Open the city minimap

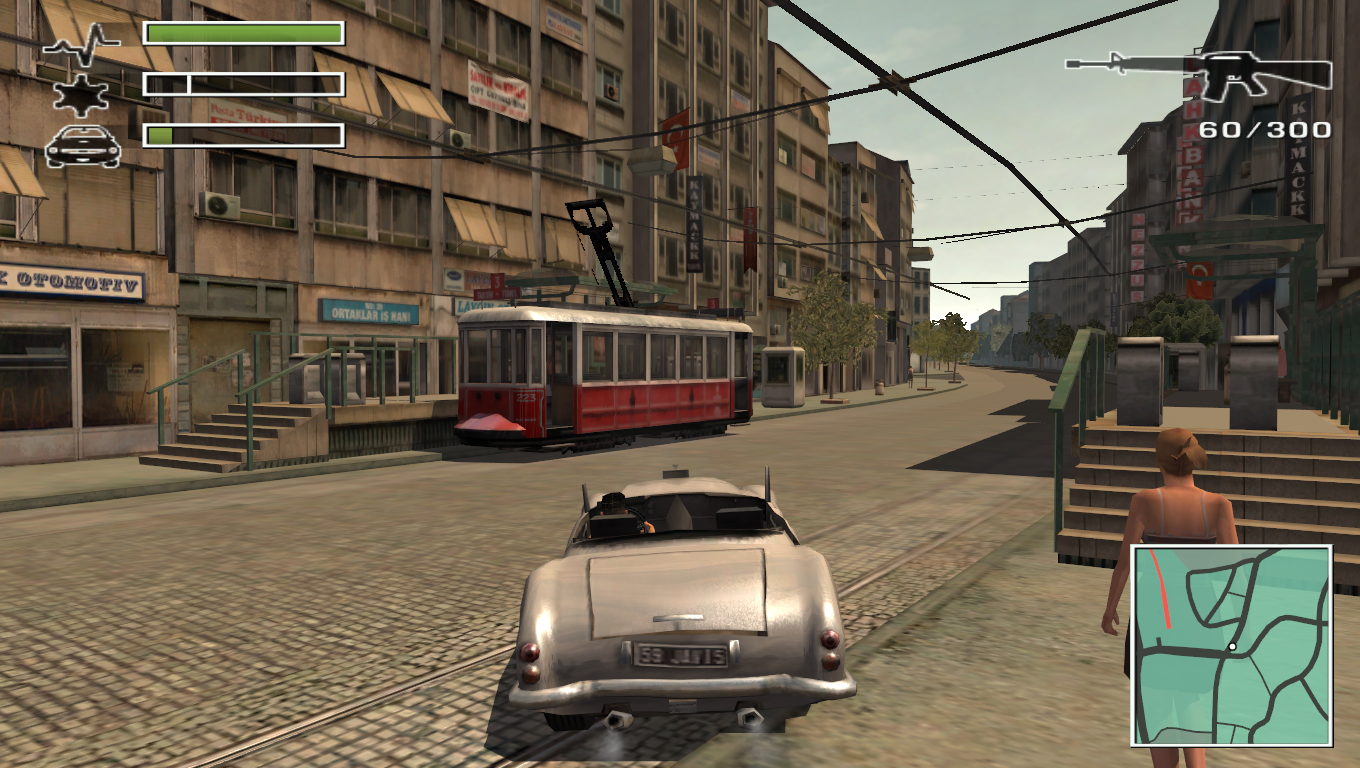point(1231,645)
